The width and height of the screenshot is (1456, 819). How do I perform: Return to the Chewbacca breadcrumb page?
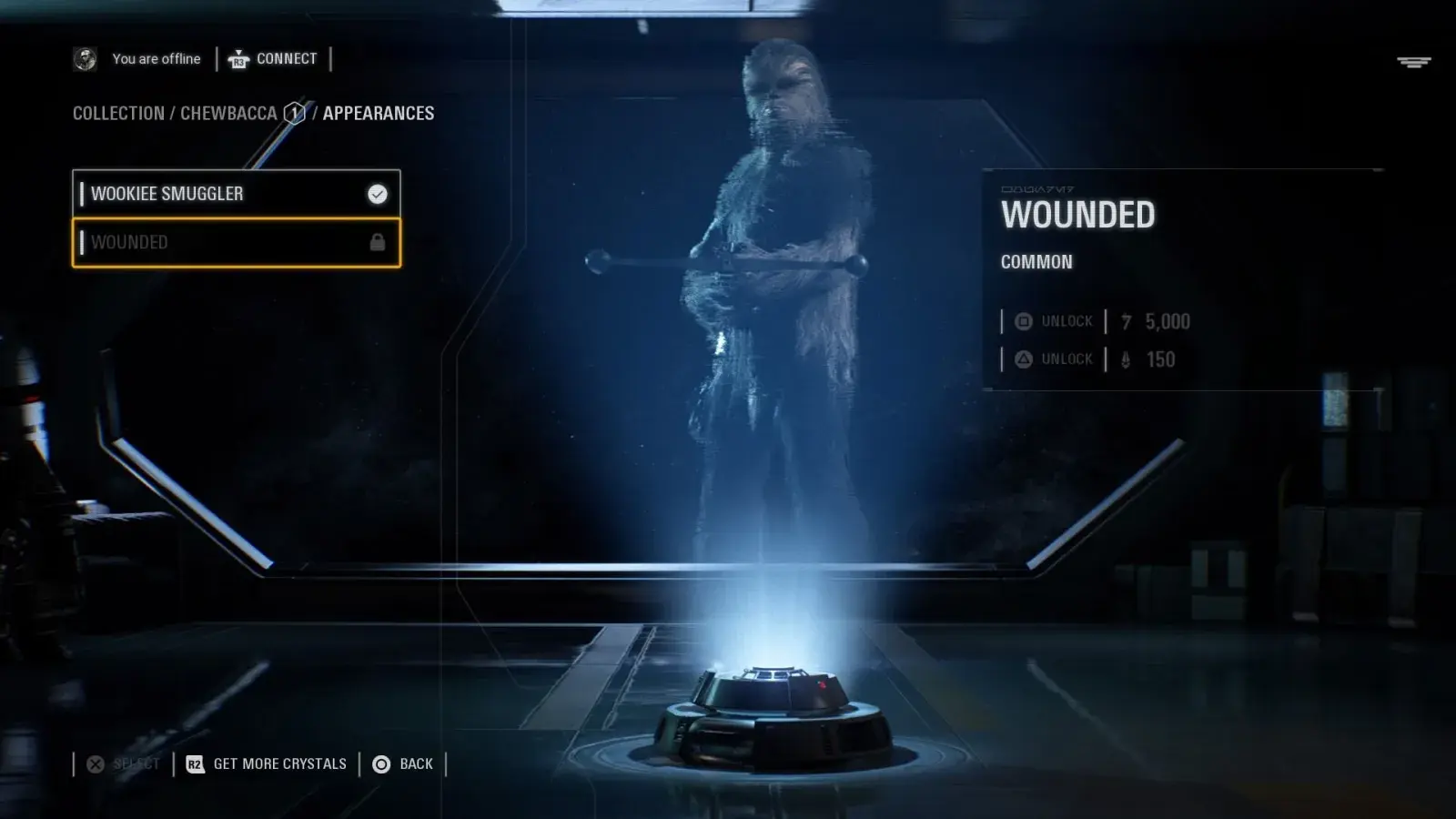click(228, 114)
